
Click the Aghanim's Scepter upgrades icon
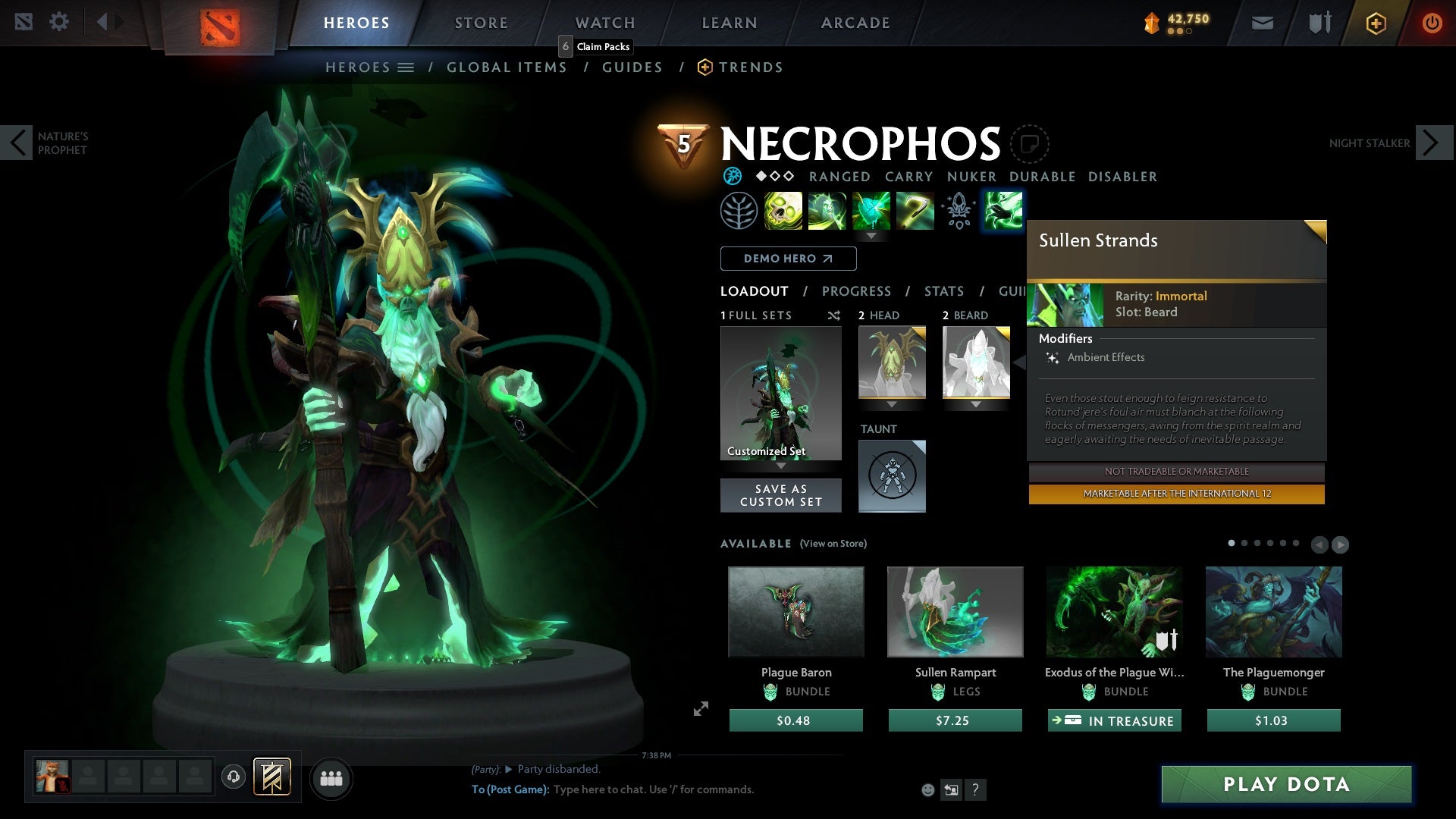tap(958, 211)
